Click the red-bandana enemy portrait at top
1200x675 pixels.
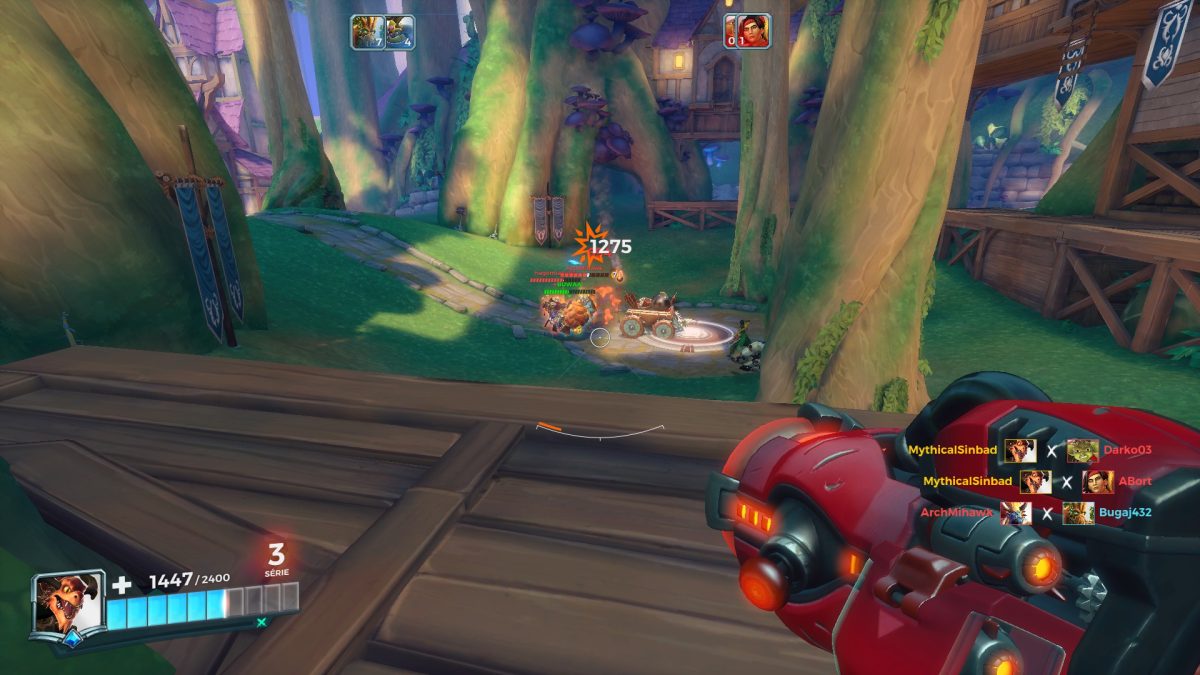coord(754,32)
